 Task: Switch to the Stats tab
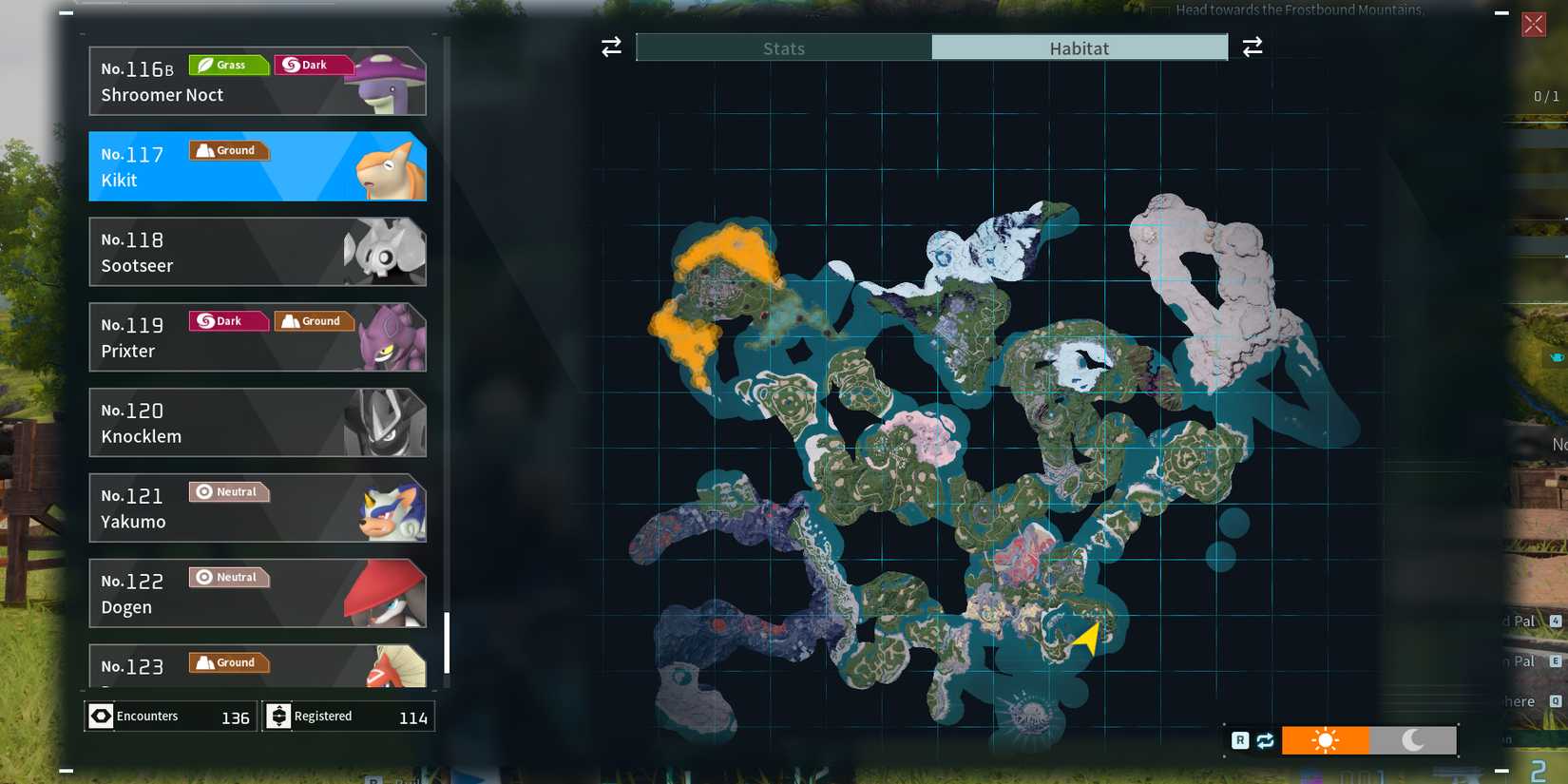[783, 48]
